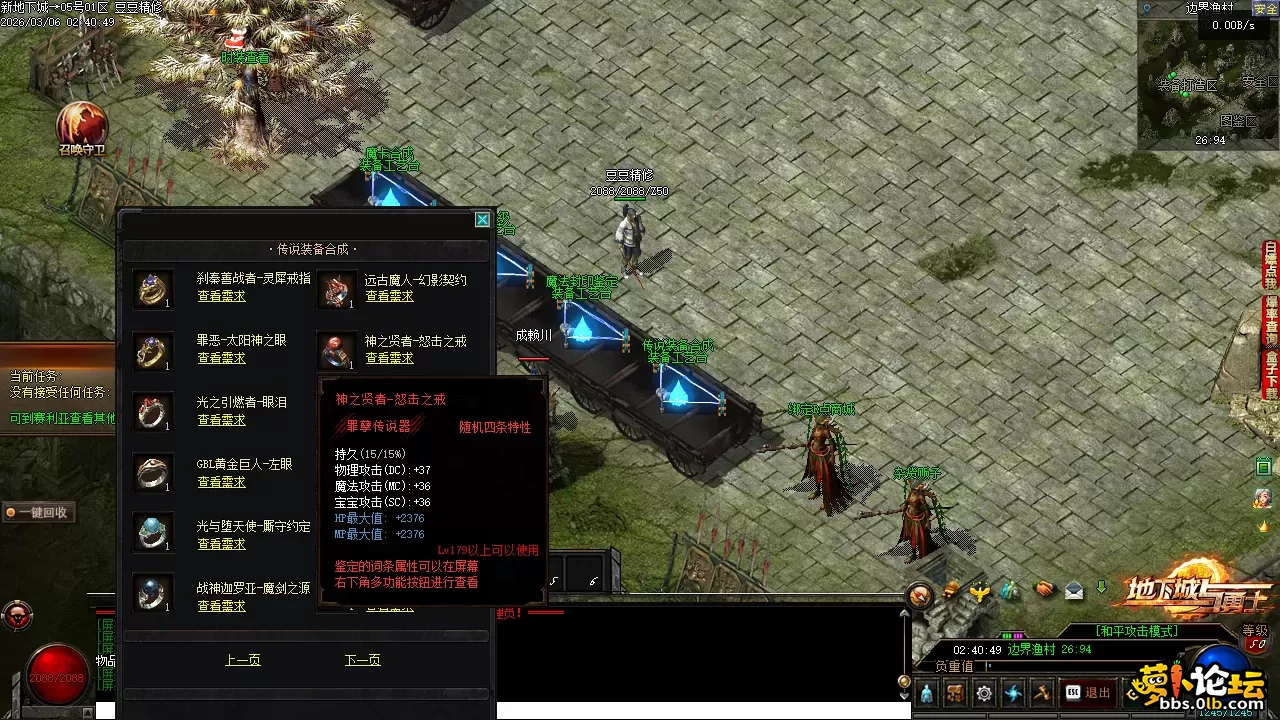Open the mail envelope icon

click(x=1074, y=590)
